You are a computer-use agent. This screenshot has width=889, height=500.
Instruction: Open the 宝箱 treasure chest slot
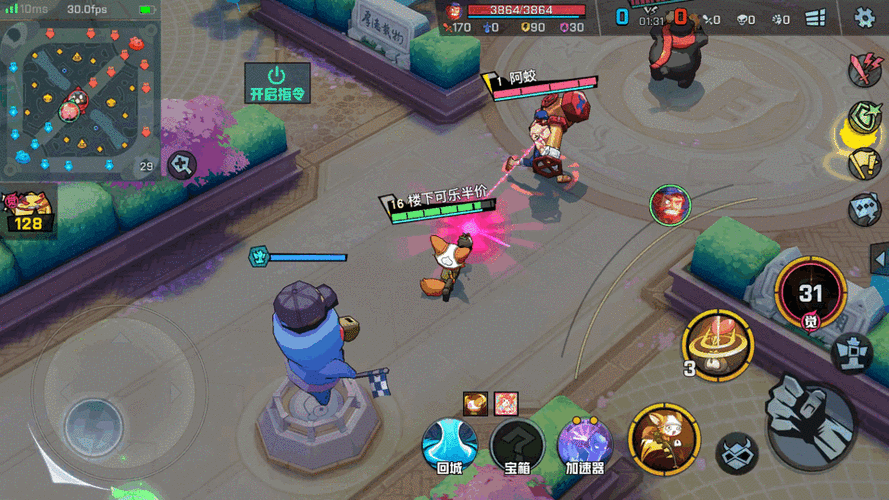[x=516, y=444]
